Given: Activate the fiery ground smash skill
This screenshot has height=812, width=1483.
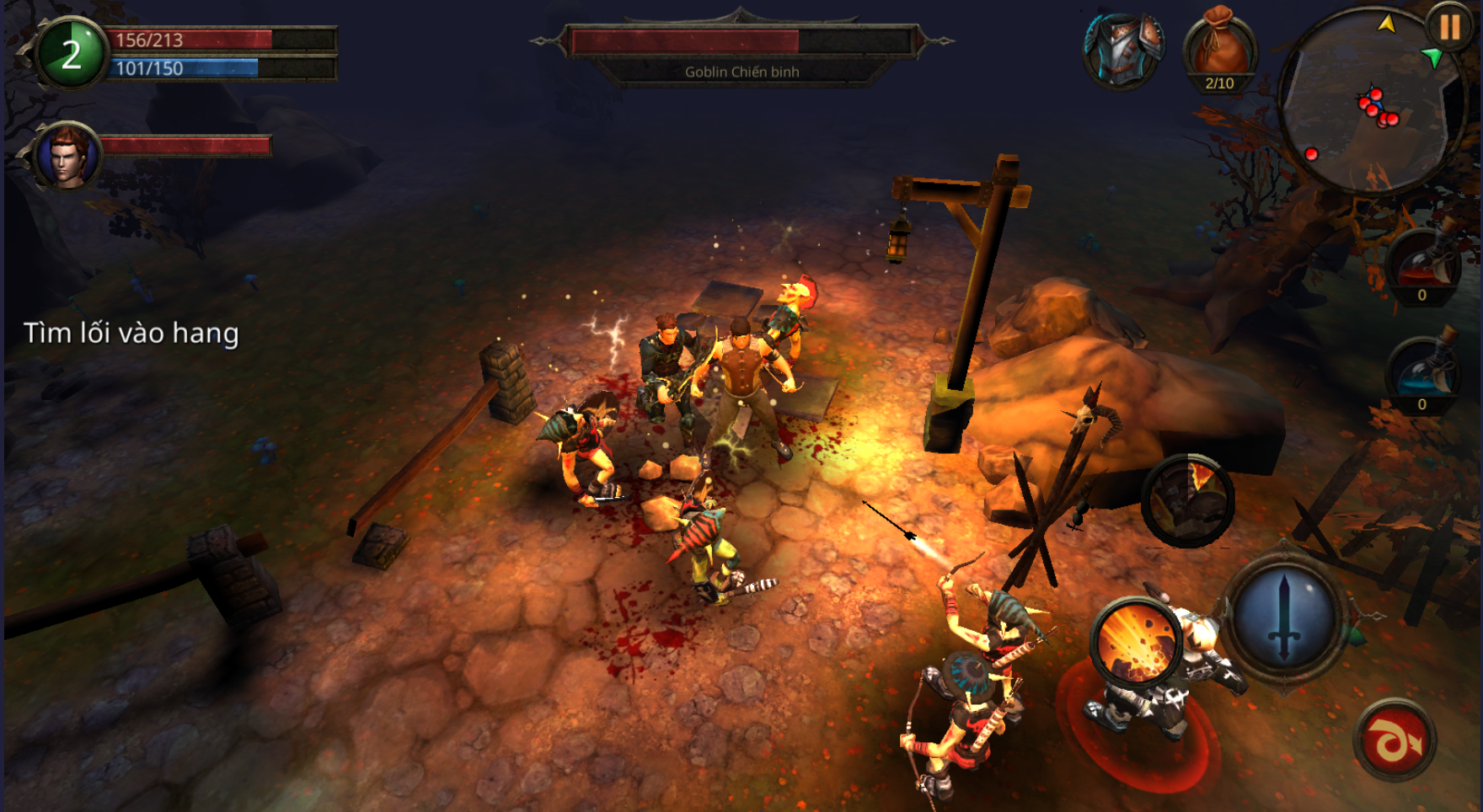Looking at the screenshot, I should (x=1135, y=639).
